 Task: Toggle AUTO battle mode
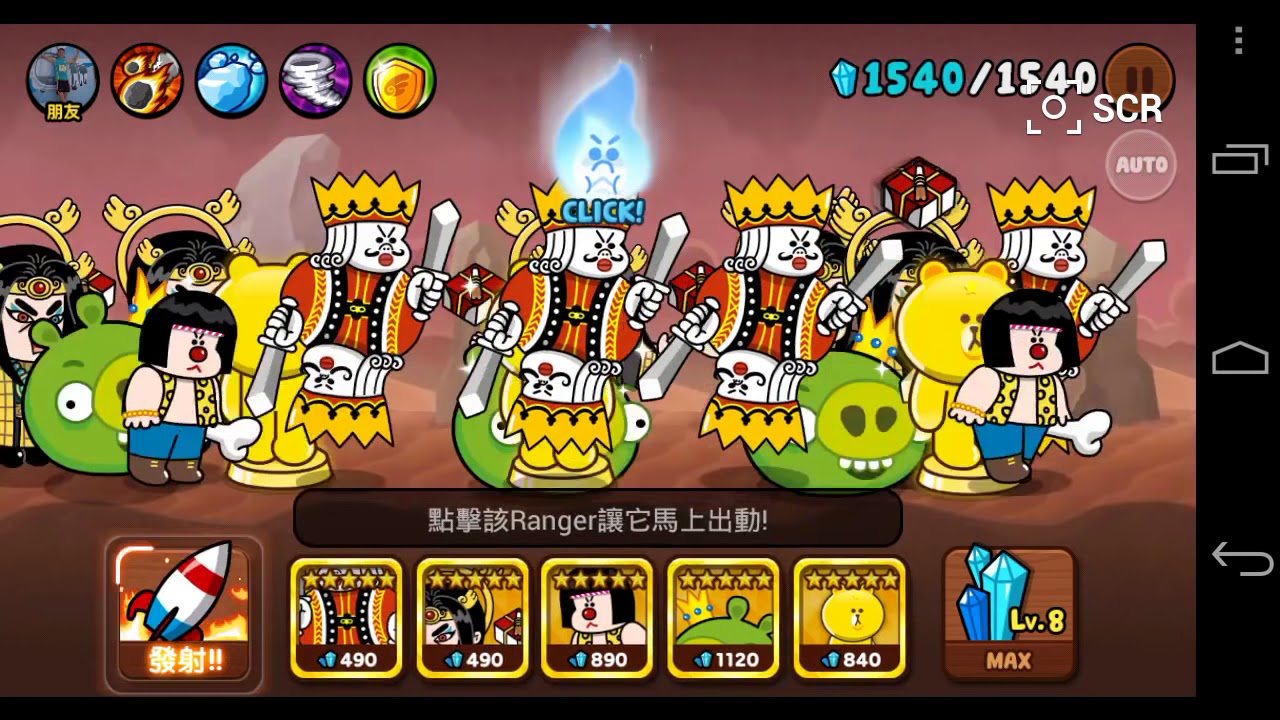(1141, 165)
